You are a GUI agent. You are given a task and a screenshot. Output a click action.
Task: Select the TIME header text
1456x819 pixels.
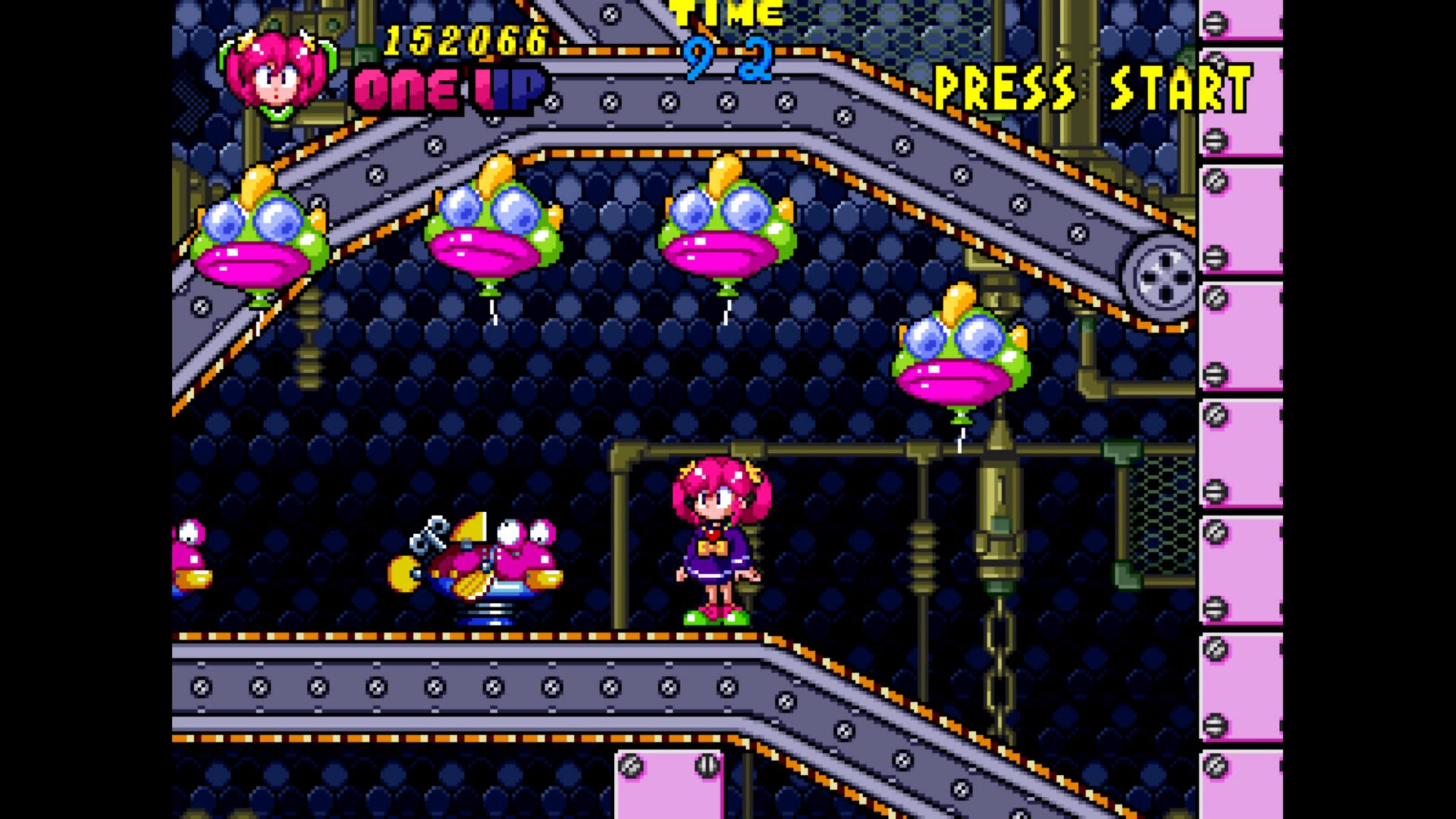click(x=725, y=14)
